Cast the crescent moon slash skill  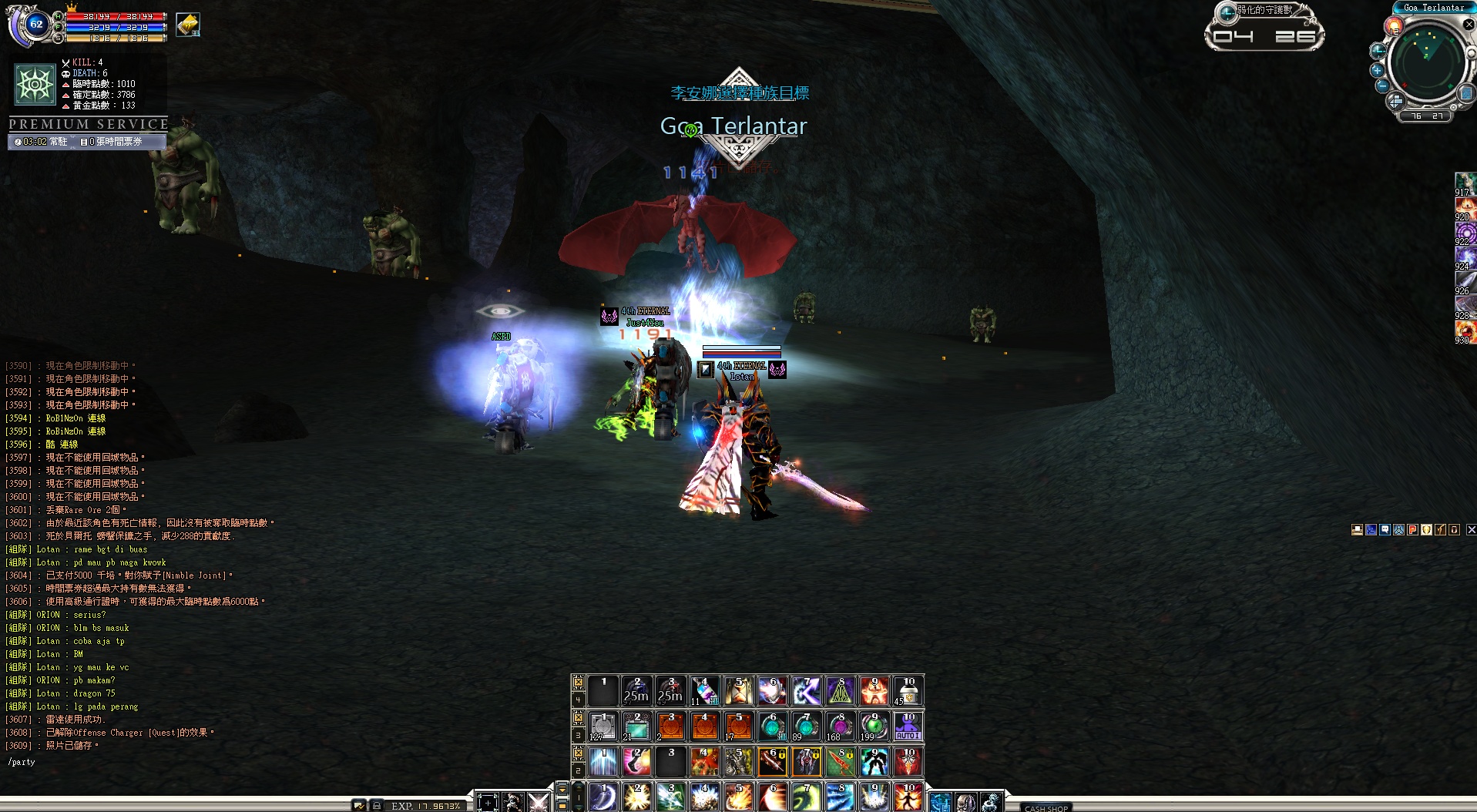[603, 797]
